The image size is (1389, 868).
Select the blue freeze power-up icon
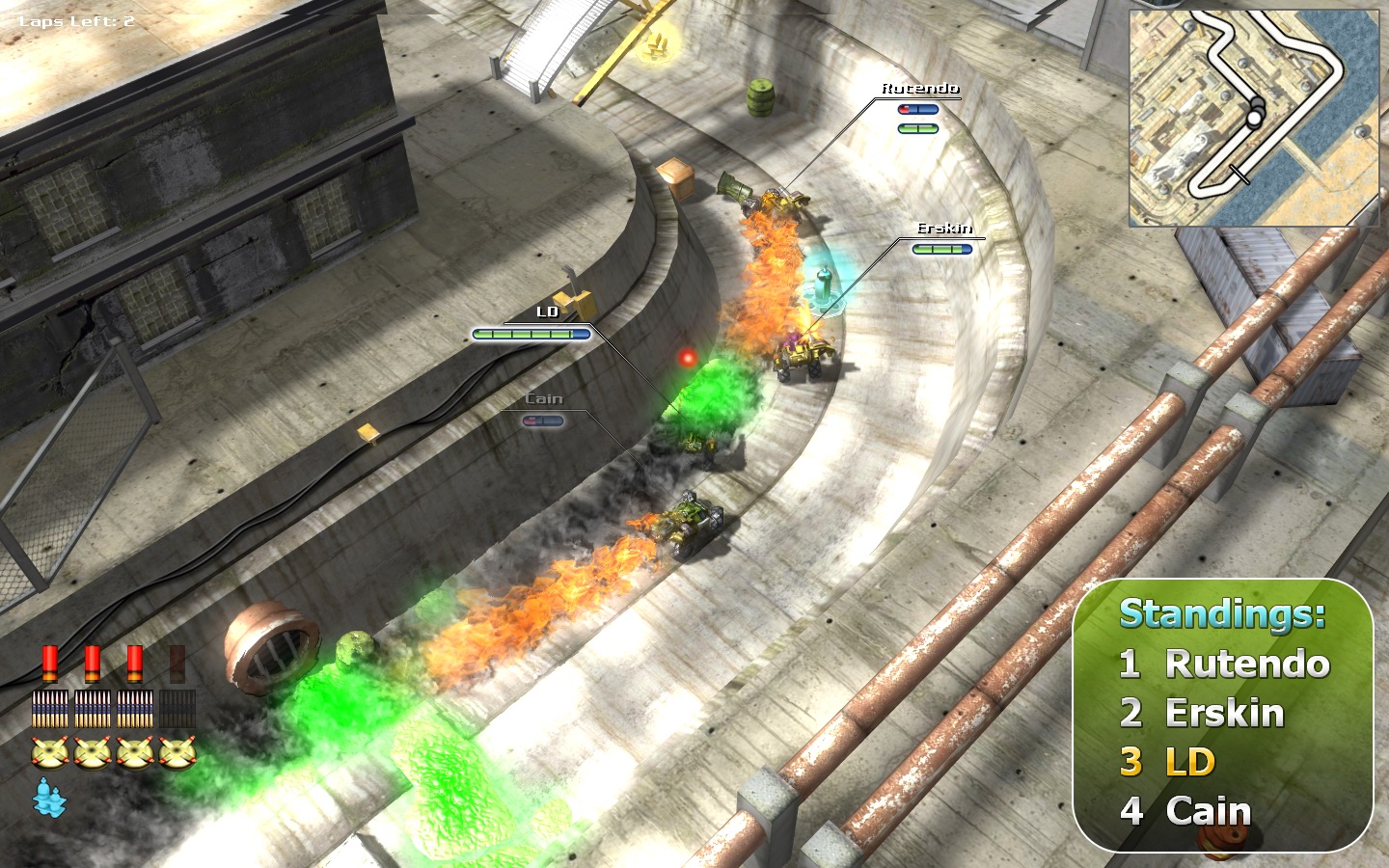pyautogui.click(x=49, y=797)
